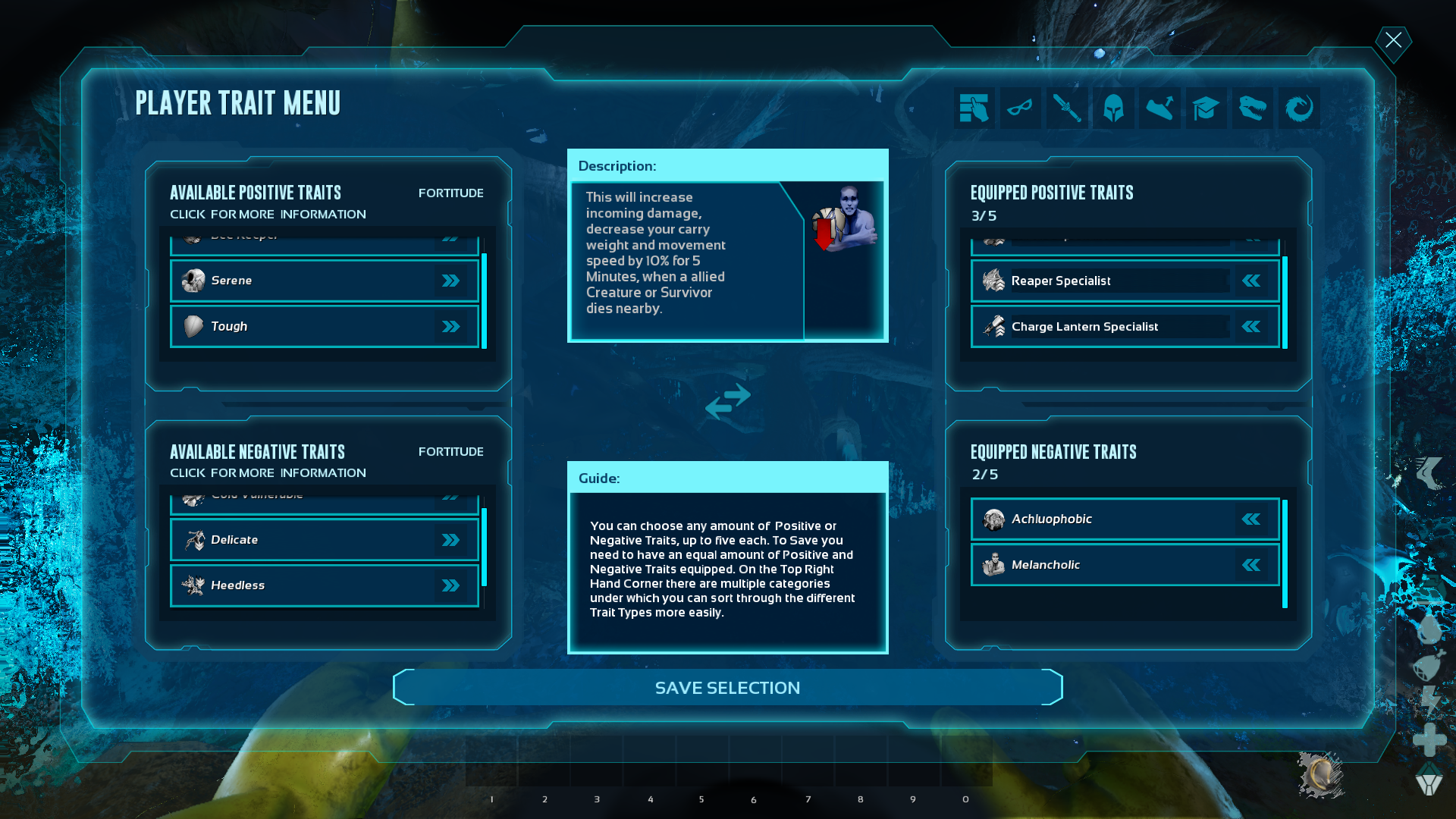Click the Available Negative Traits header
The width and height of the screenshot is (1456, 819).
pos(257,451)
